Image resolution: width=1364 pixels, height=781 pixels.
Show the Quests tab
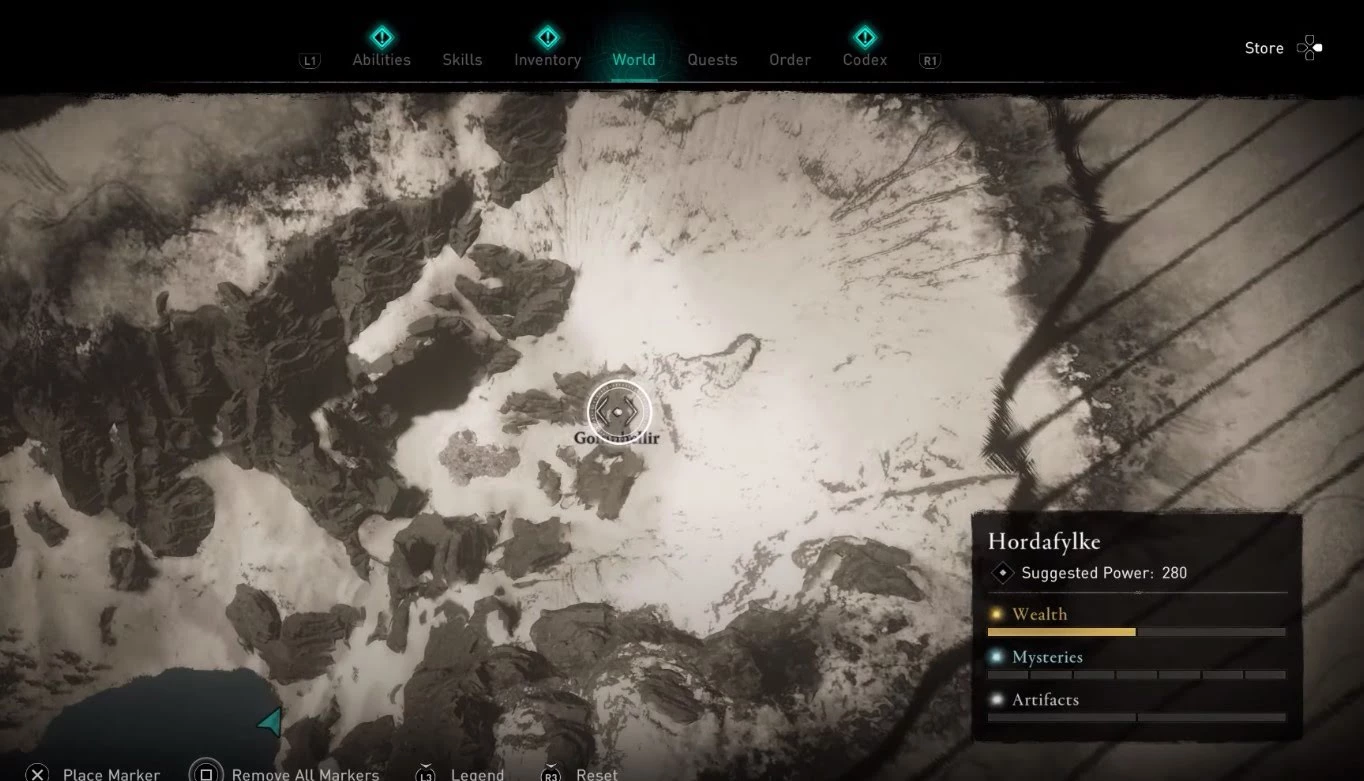712,59
